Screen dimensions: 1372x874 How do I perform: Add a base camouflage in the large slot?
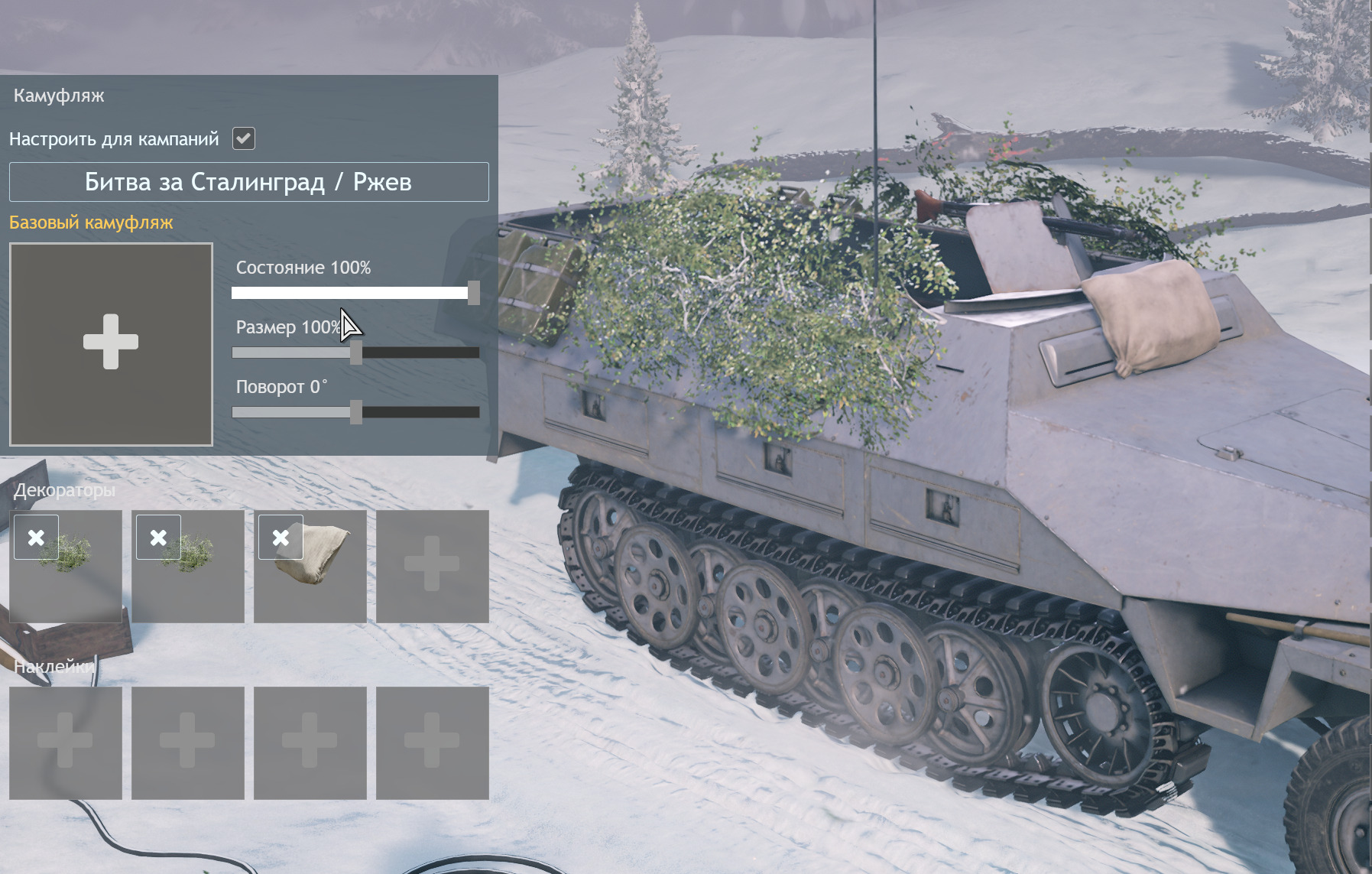pos(111,343)
